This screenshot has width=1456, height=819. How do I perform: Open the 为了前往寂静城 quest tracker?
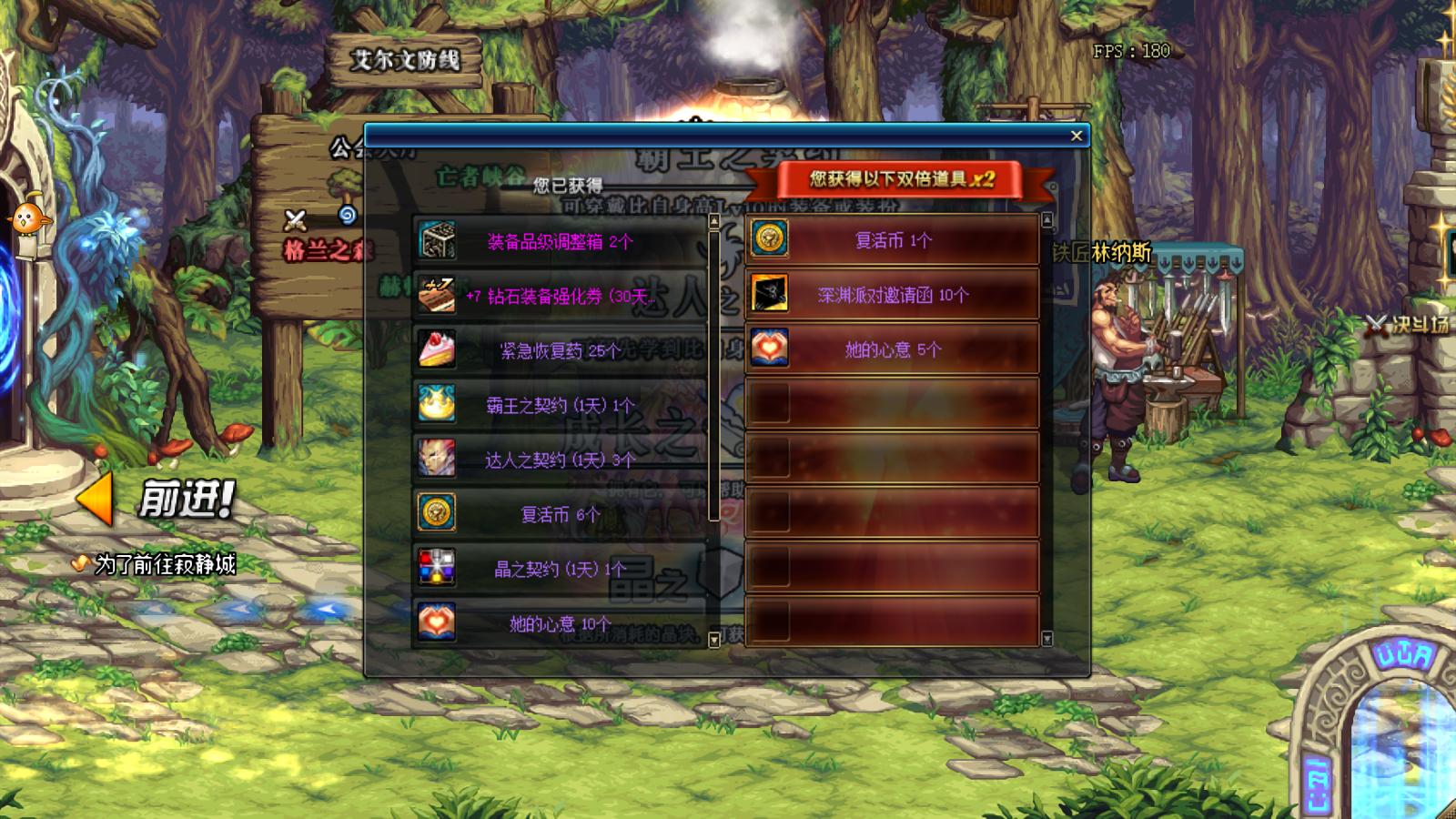[x=164, y=564]
